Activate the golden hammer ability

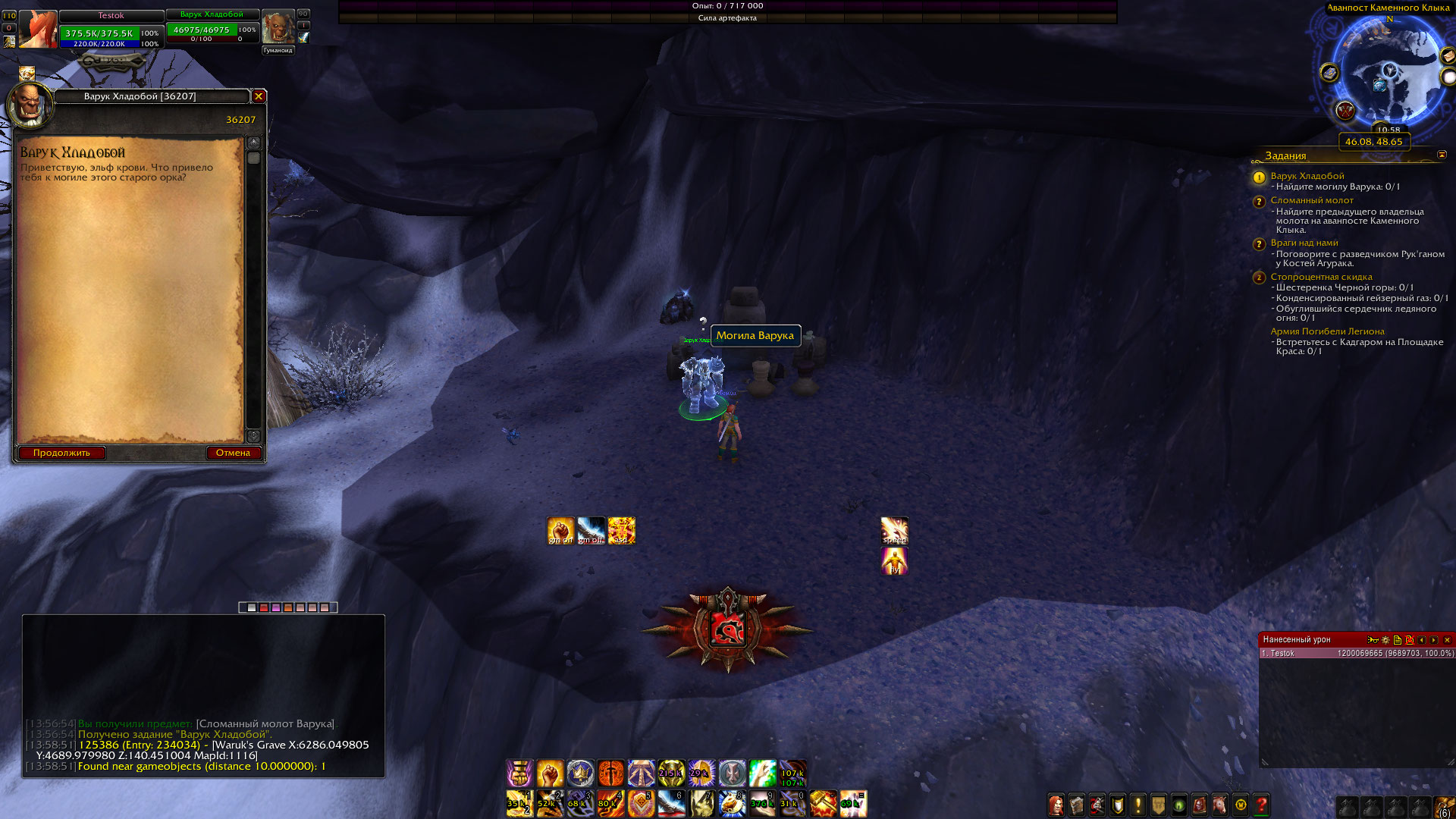[x=823, y=804]
